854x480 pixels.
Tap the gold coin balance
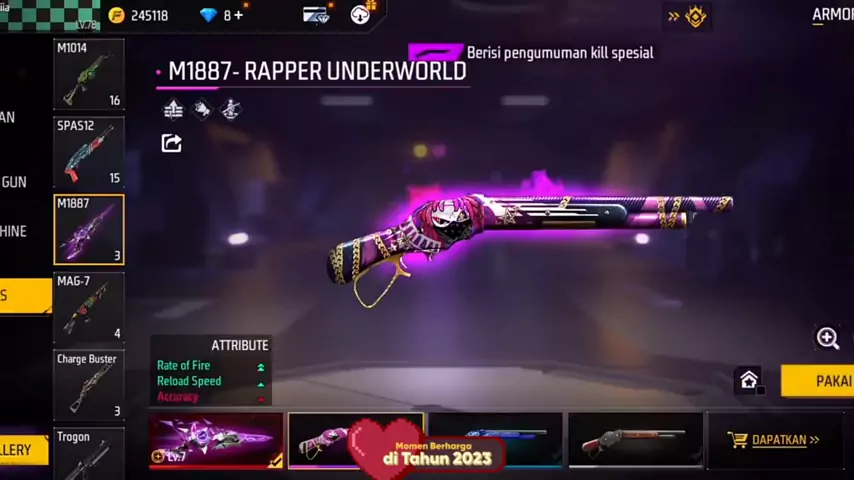coord(139,15)
